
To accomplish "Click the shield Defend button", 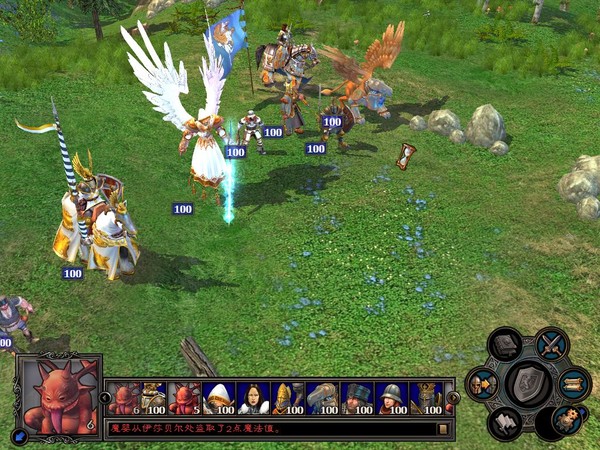I will 529,384.
